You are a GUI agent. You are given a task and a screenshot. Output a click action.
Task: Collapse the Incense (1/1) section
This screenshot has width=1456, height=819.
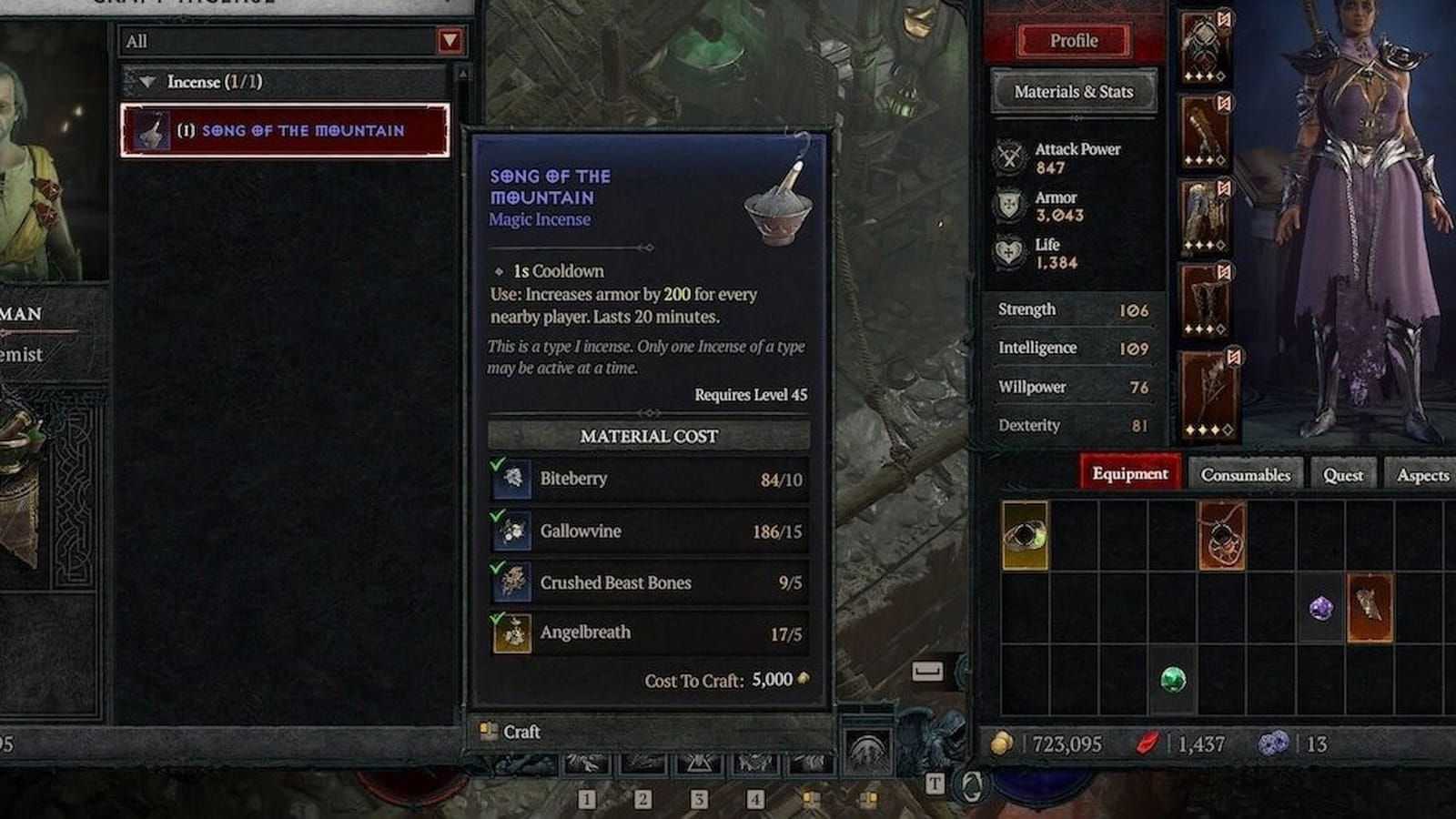(x=148, y=80)
